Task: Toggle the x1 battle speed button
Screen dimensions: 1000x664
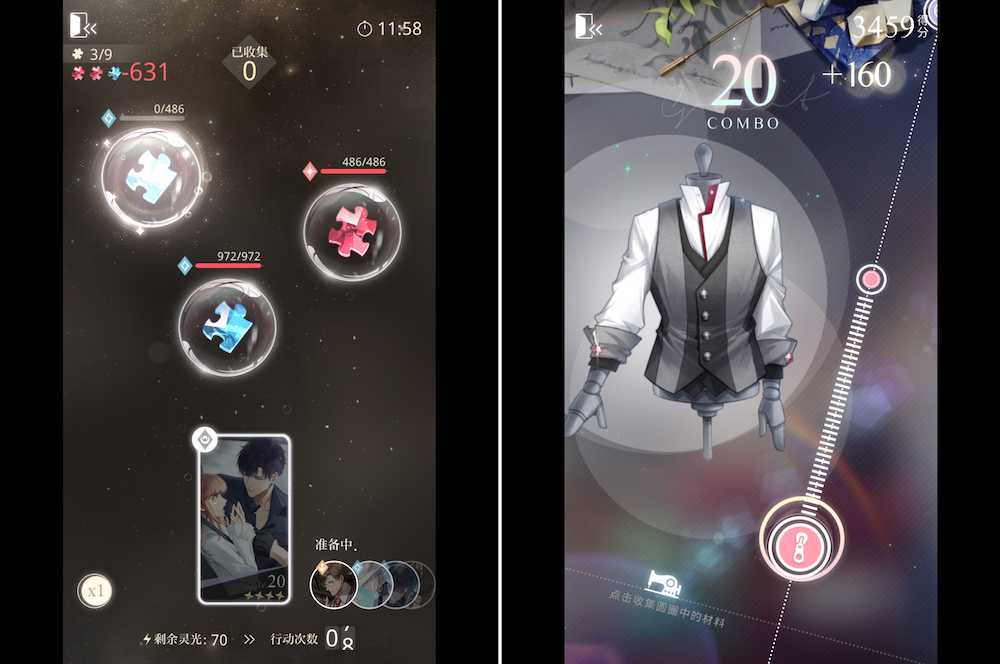Action: coord(95,591)
